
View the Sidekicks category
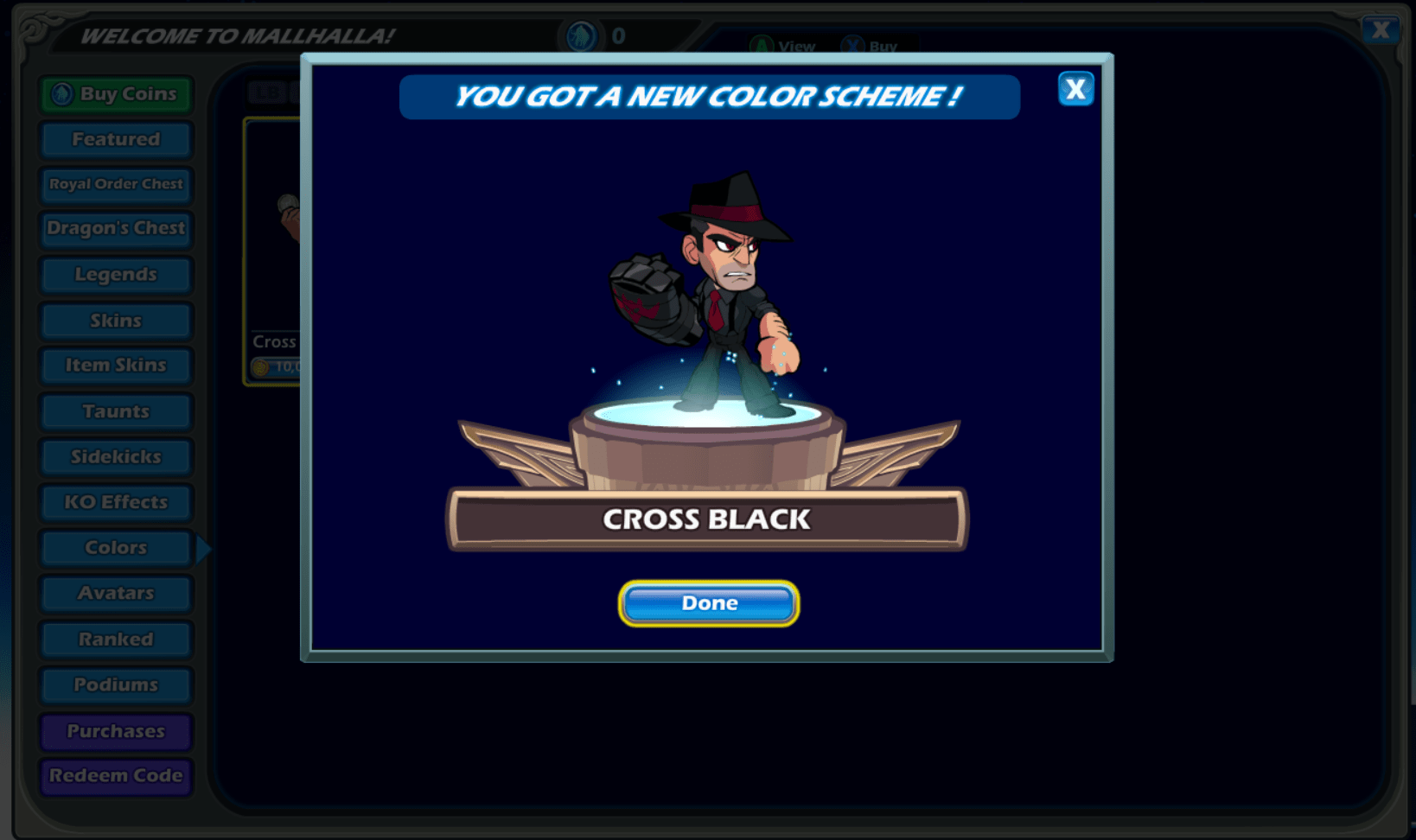pos(115,456)
